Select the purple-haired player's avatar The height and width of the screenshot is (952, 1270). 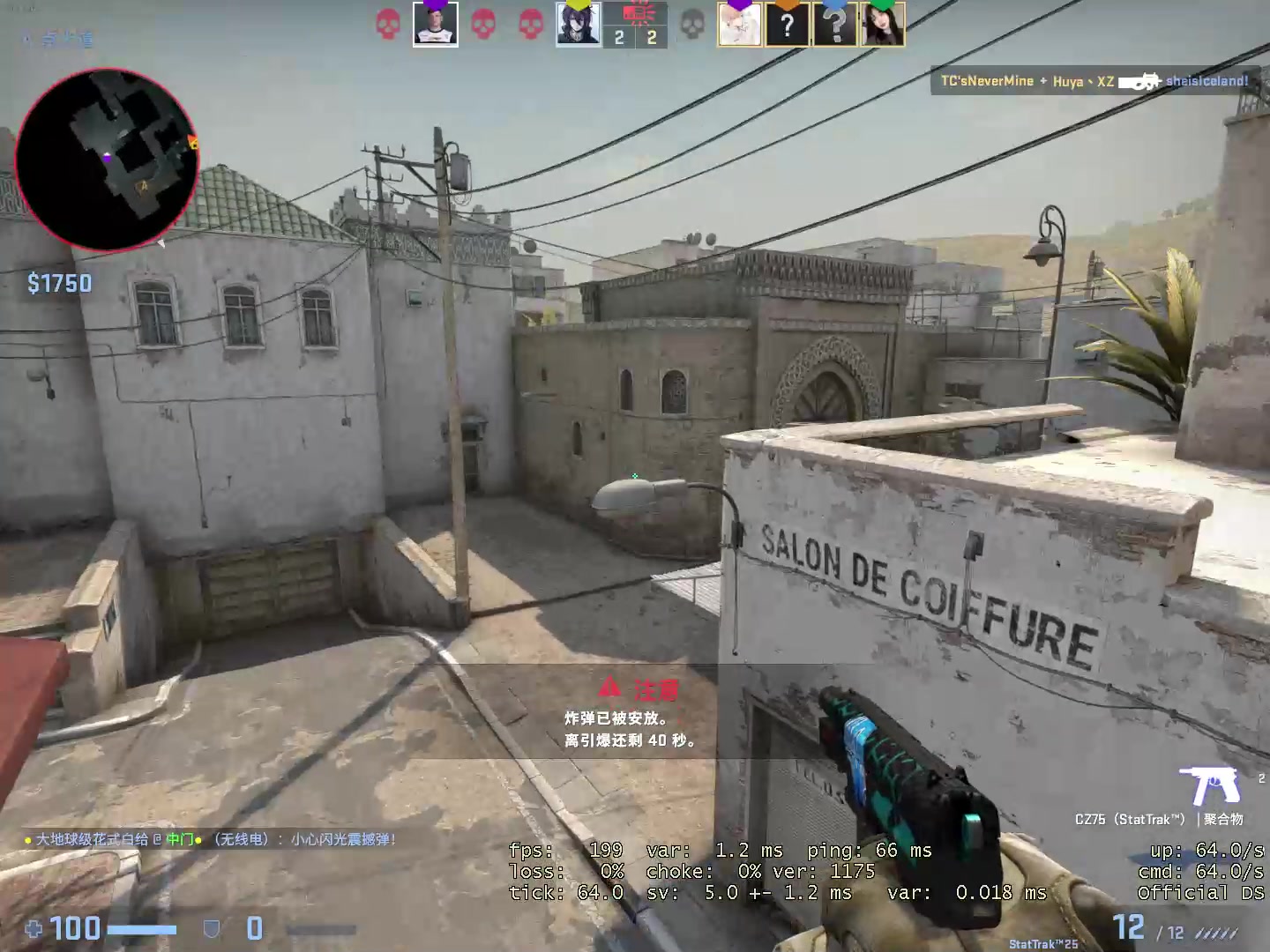577,25
